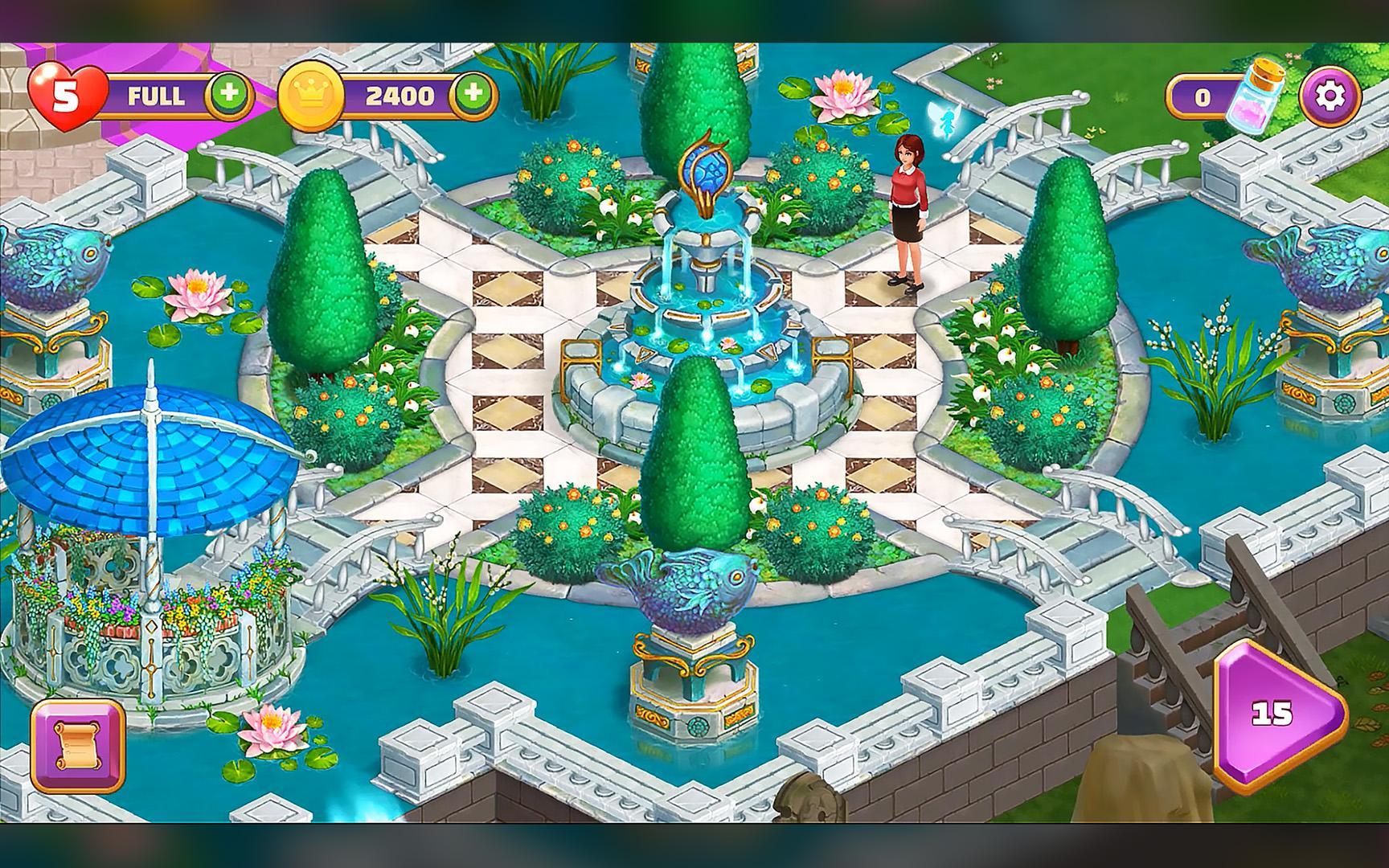Buy more coins using the plus button
This screenshot has height=868, width=1389.
[x=473, y=94]
